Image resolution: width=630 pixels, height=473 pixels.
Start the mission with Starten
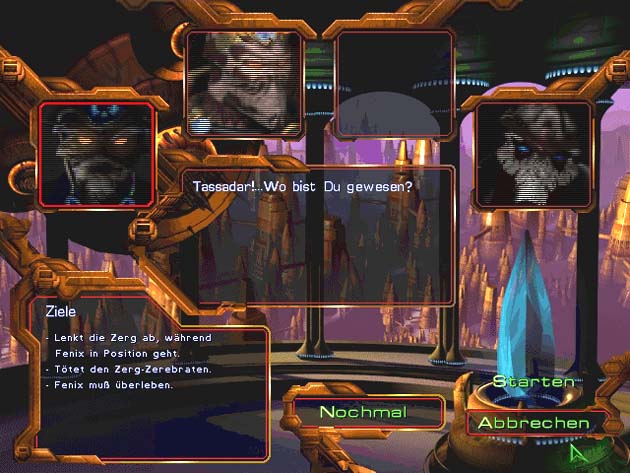tap(533, 382)
